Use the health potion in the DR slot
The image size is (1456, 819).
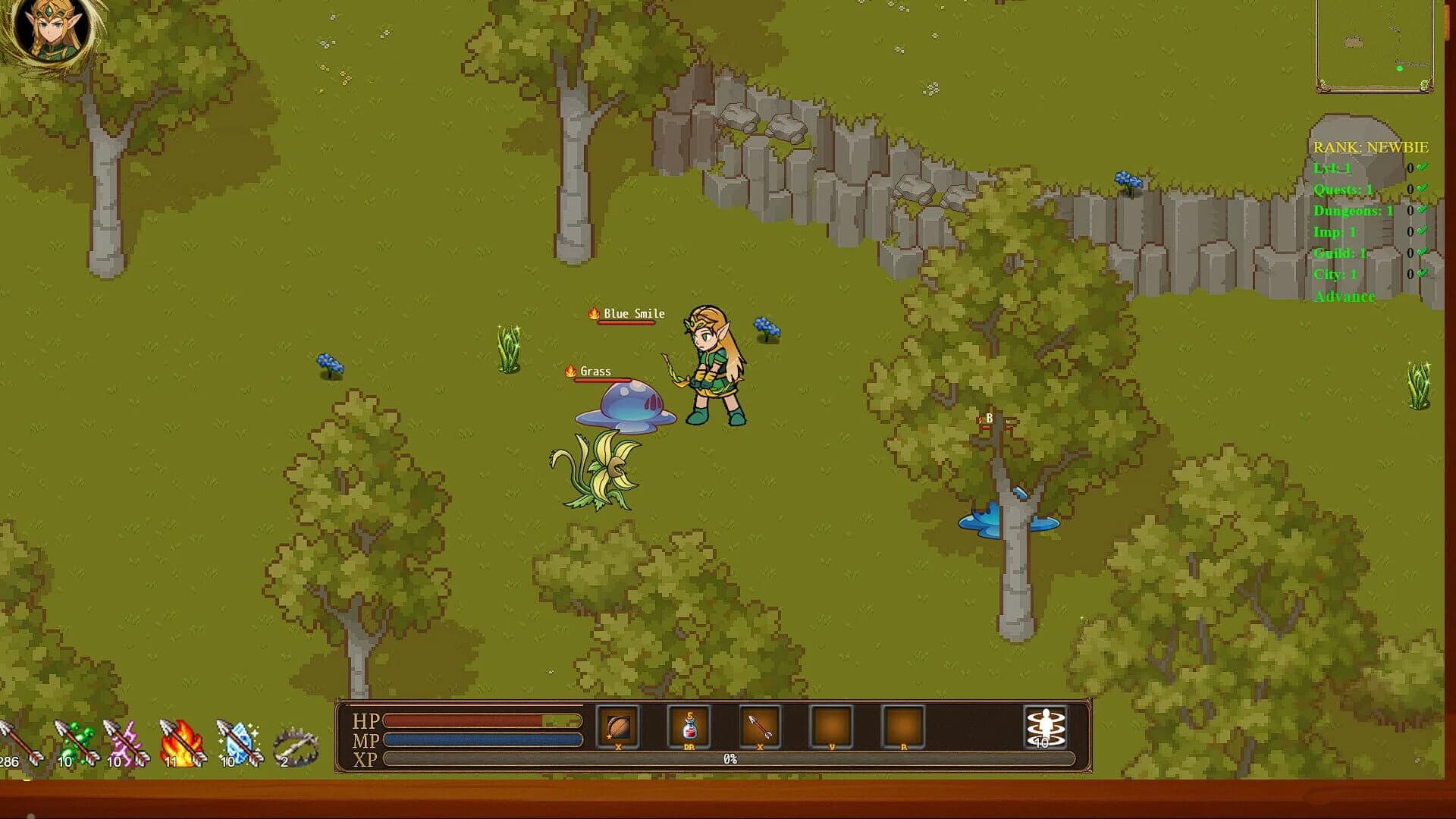pos(689,726)
